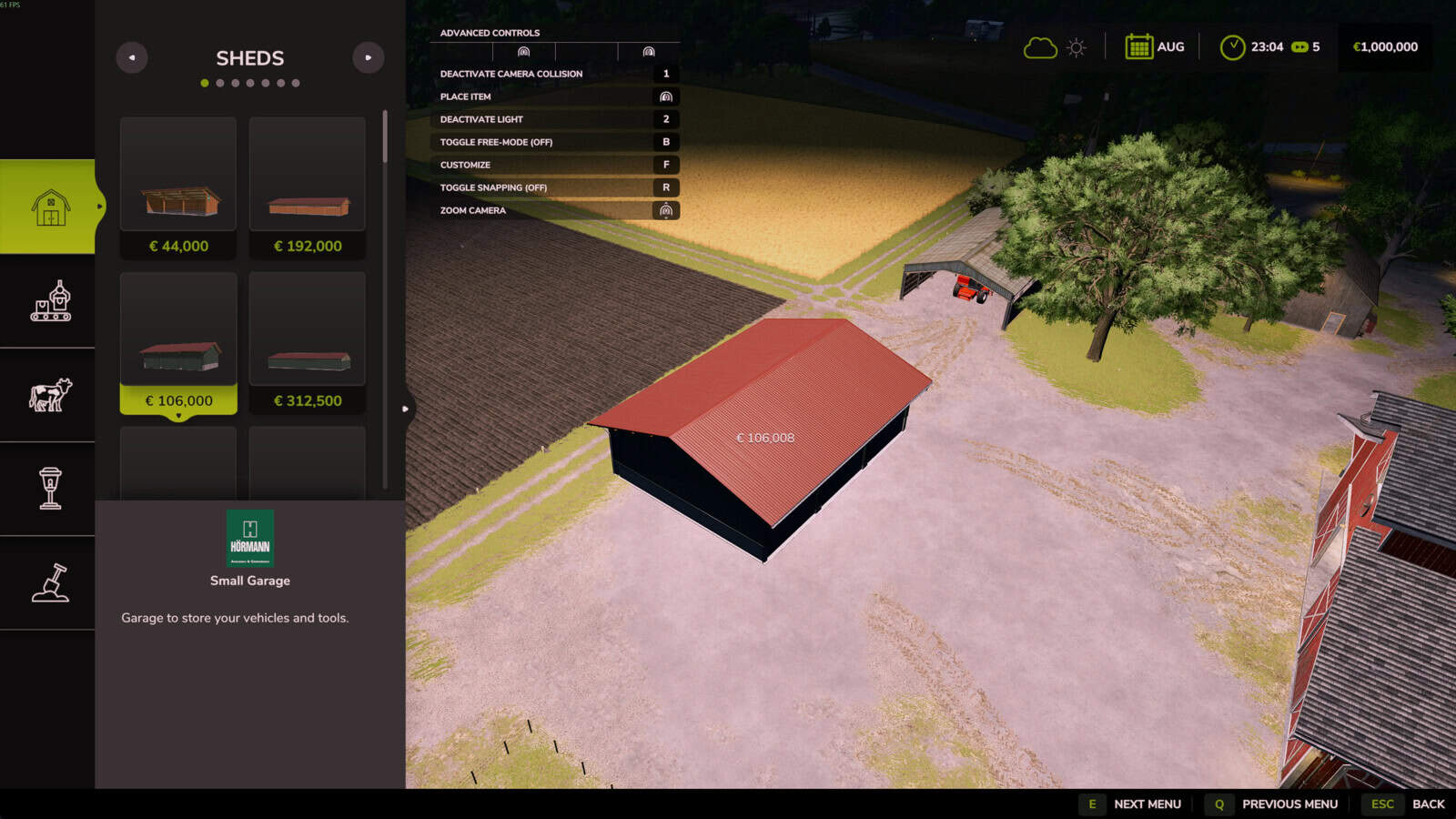Go to the previous shed category
Viewport: 1456px width, 819px height.
tap(132, 57)
